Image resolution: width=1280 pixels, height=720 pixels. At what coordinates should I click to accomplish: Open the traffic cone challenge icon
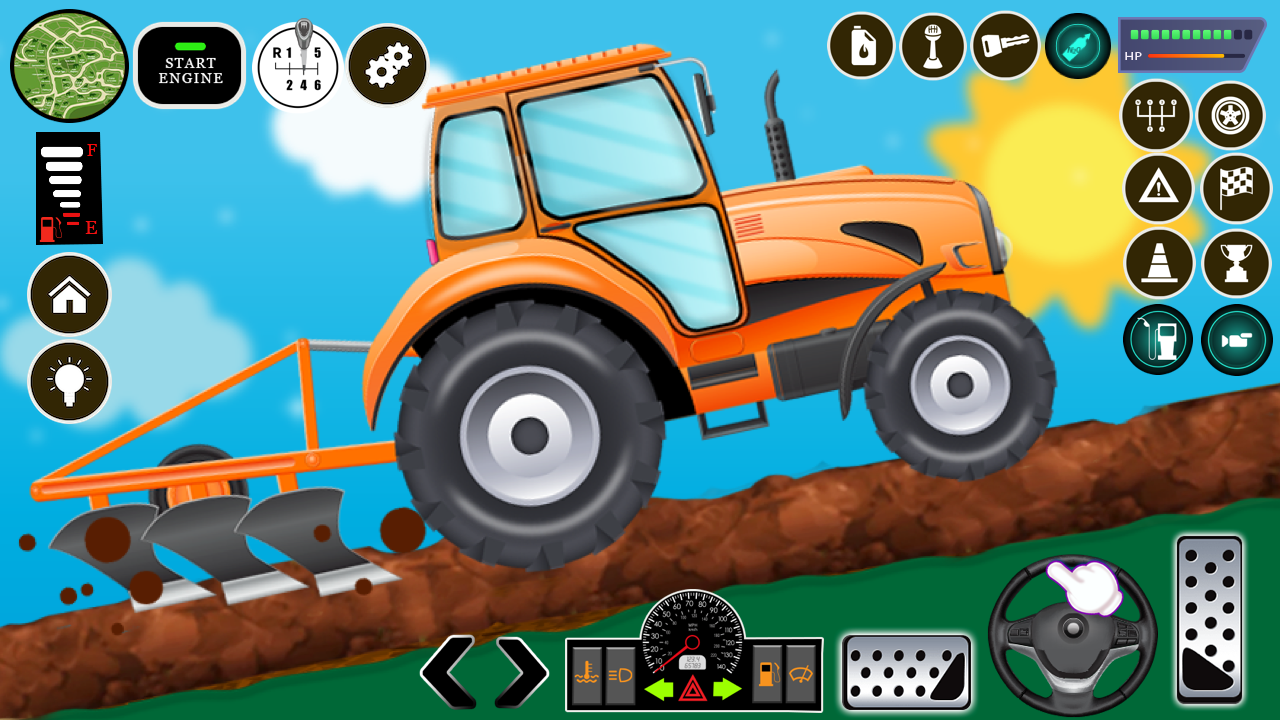tap(1157, 263)
